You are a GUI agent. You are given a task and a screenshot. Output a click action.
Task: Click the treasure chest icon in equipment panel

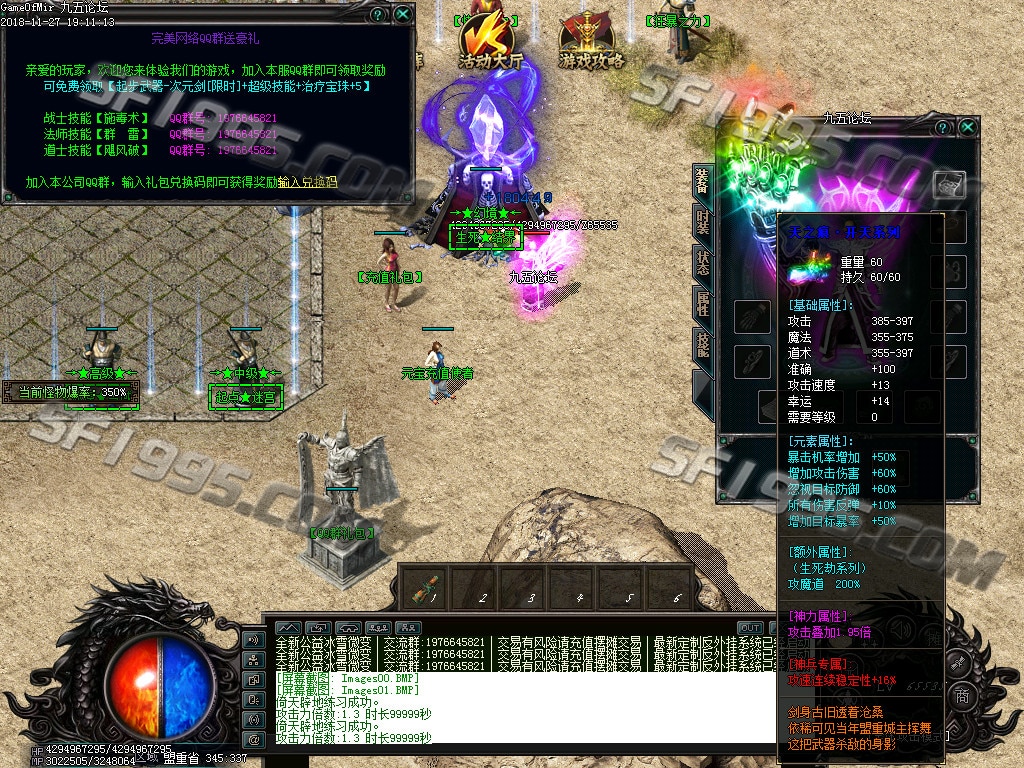tap(949, 185)
